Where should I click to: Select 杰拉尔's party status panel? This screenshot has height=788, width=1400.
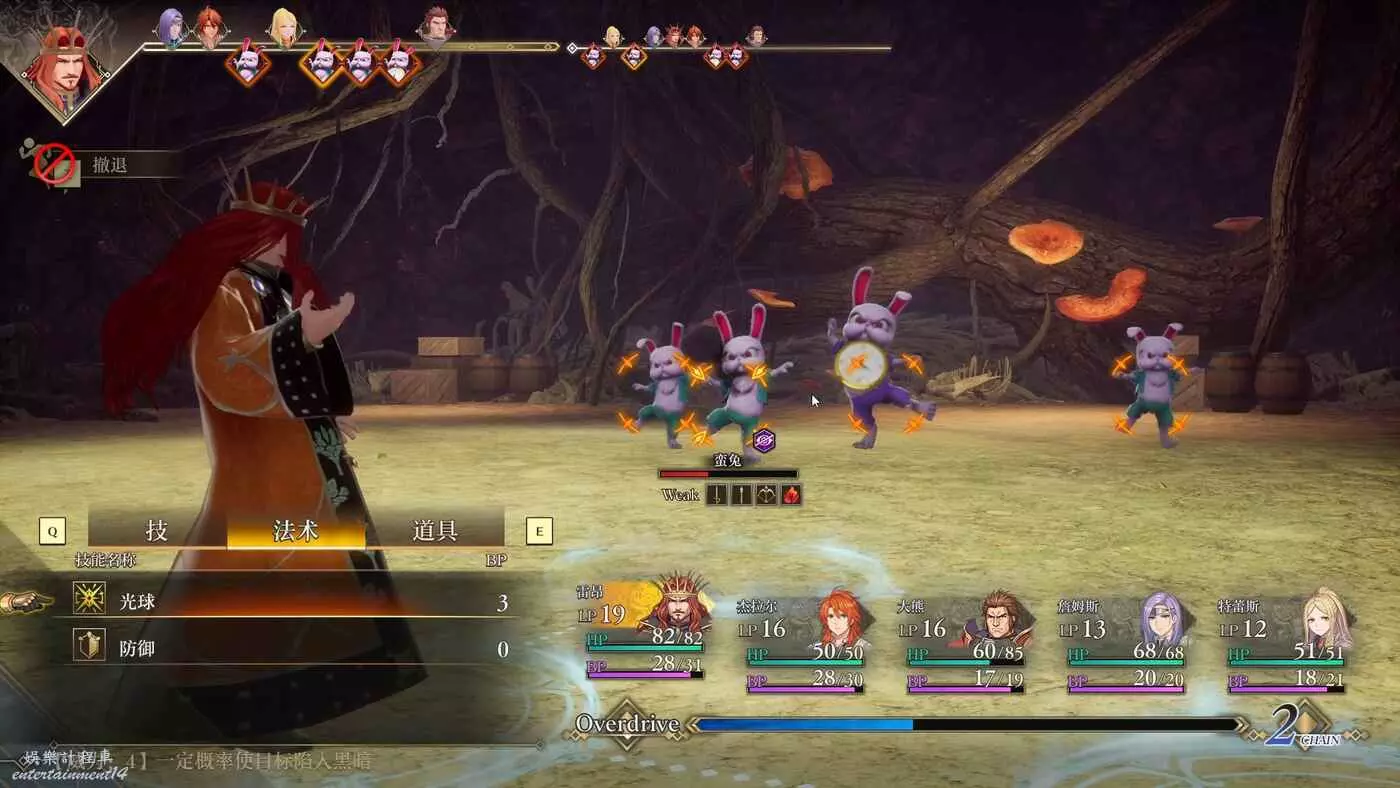pos(805,640)
